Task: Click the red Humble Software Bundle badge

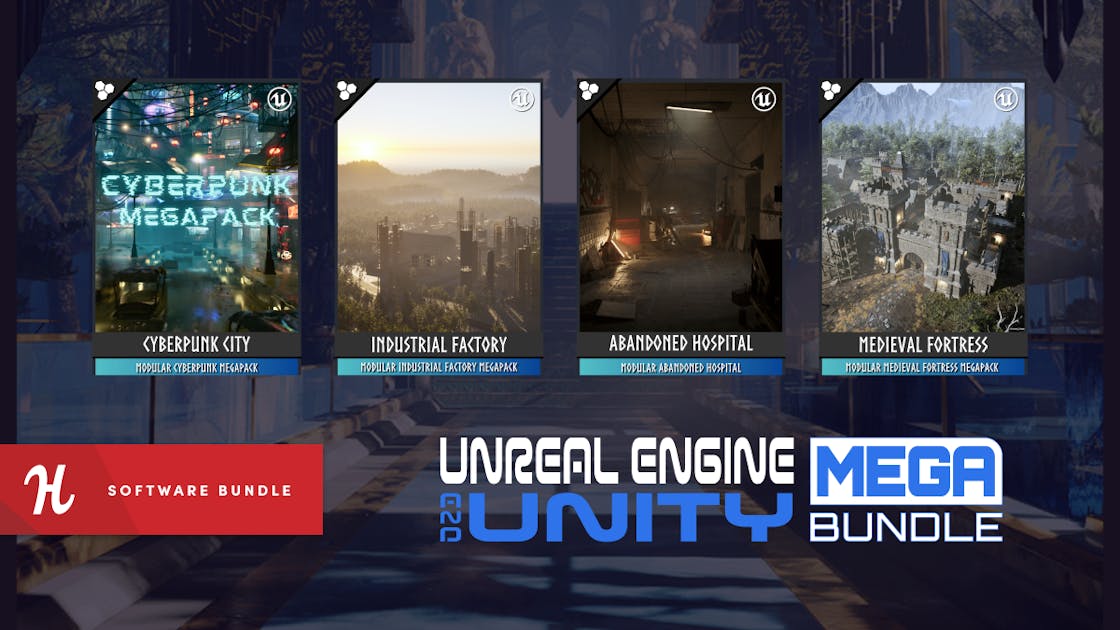Action: point(161,490)
